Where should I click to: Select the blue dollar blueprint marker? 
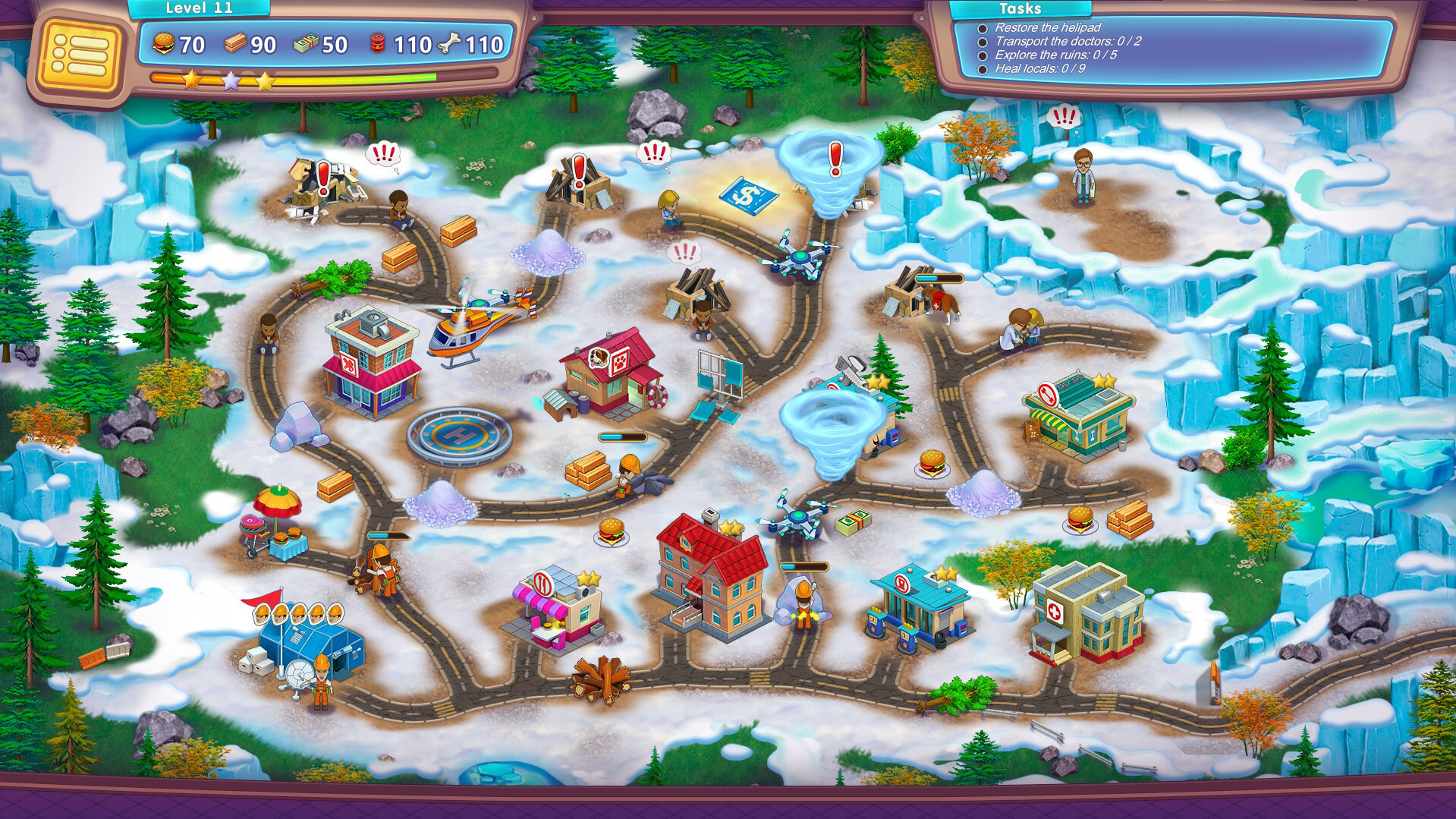coord(747,195)
